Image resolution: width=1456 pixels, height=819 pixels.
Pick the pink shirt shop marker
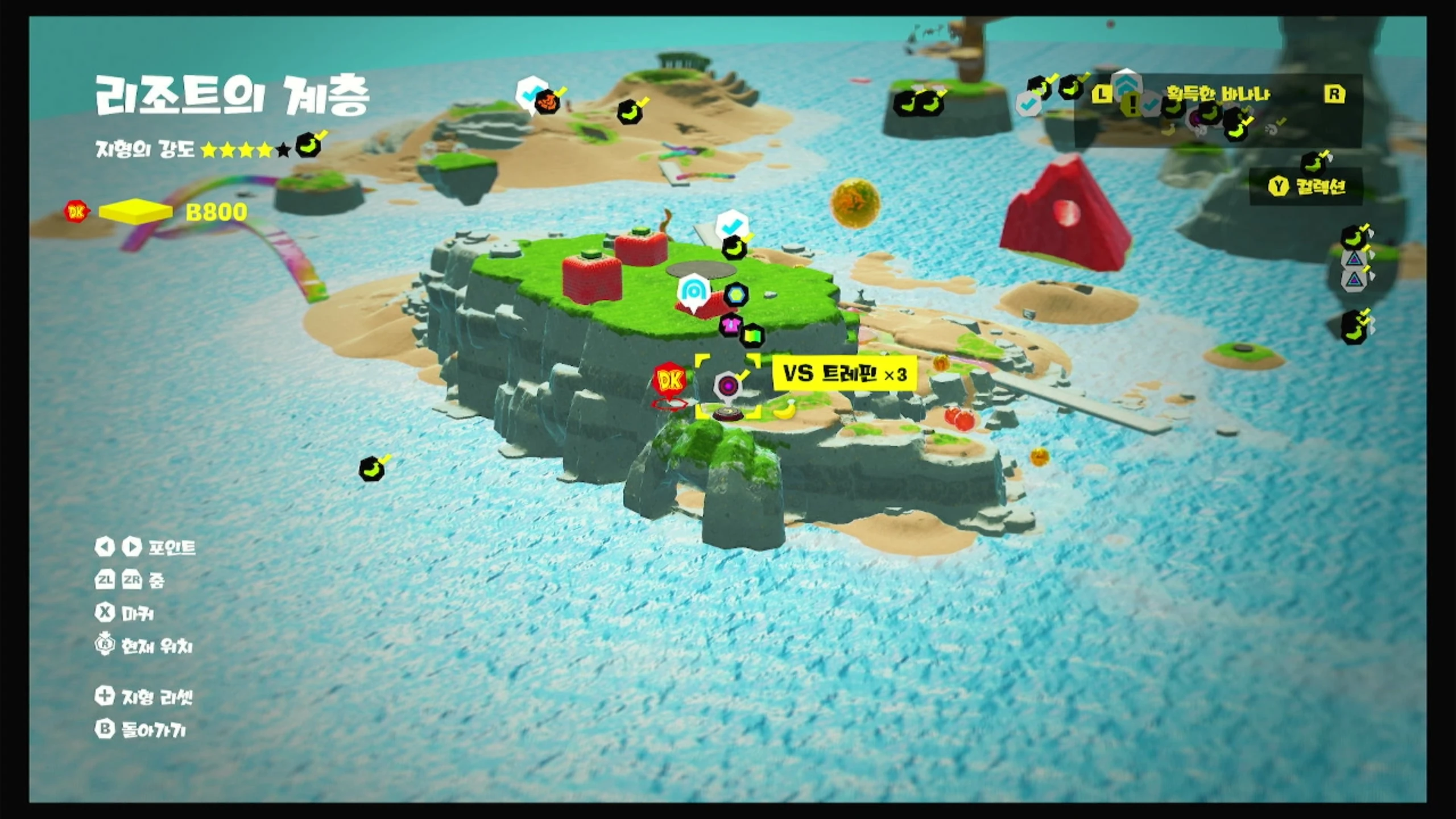[731, 325]
